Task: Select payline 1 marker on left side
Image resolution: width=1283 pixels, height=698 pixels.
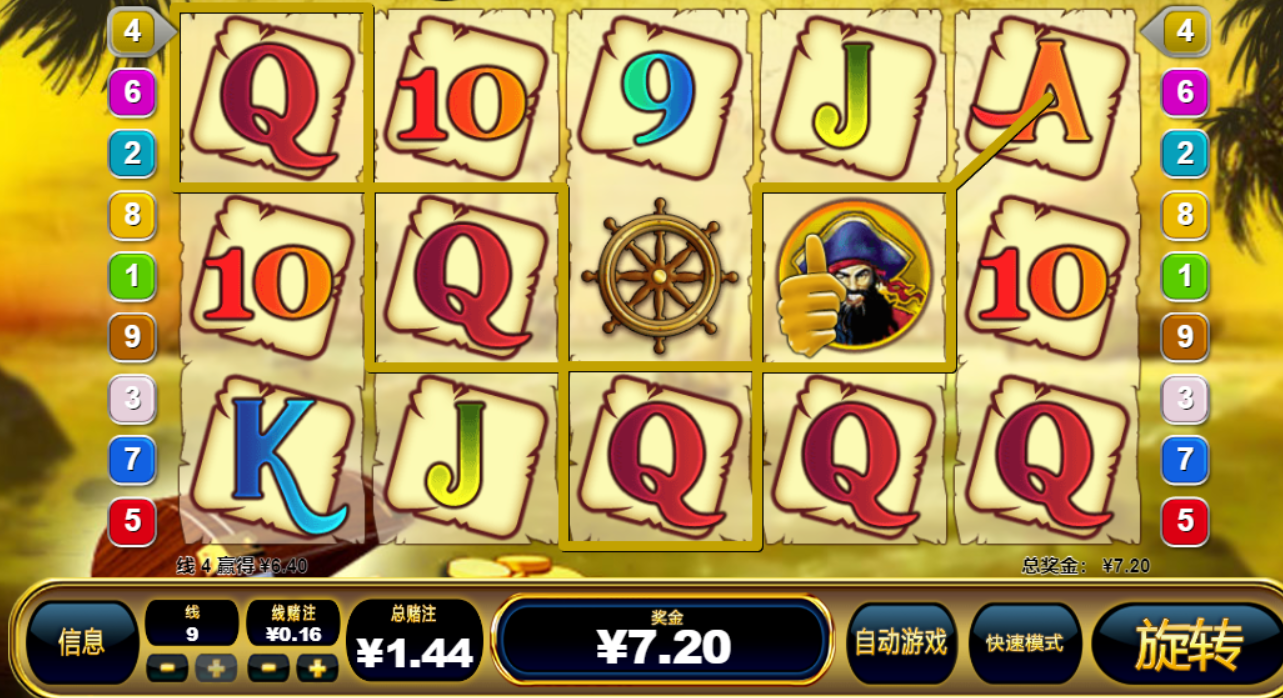Action: tap(132, 276)
